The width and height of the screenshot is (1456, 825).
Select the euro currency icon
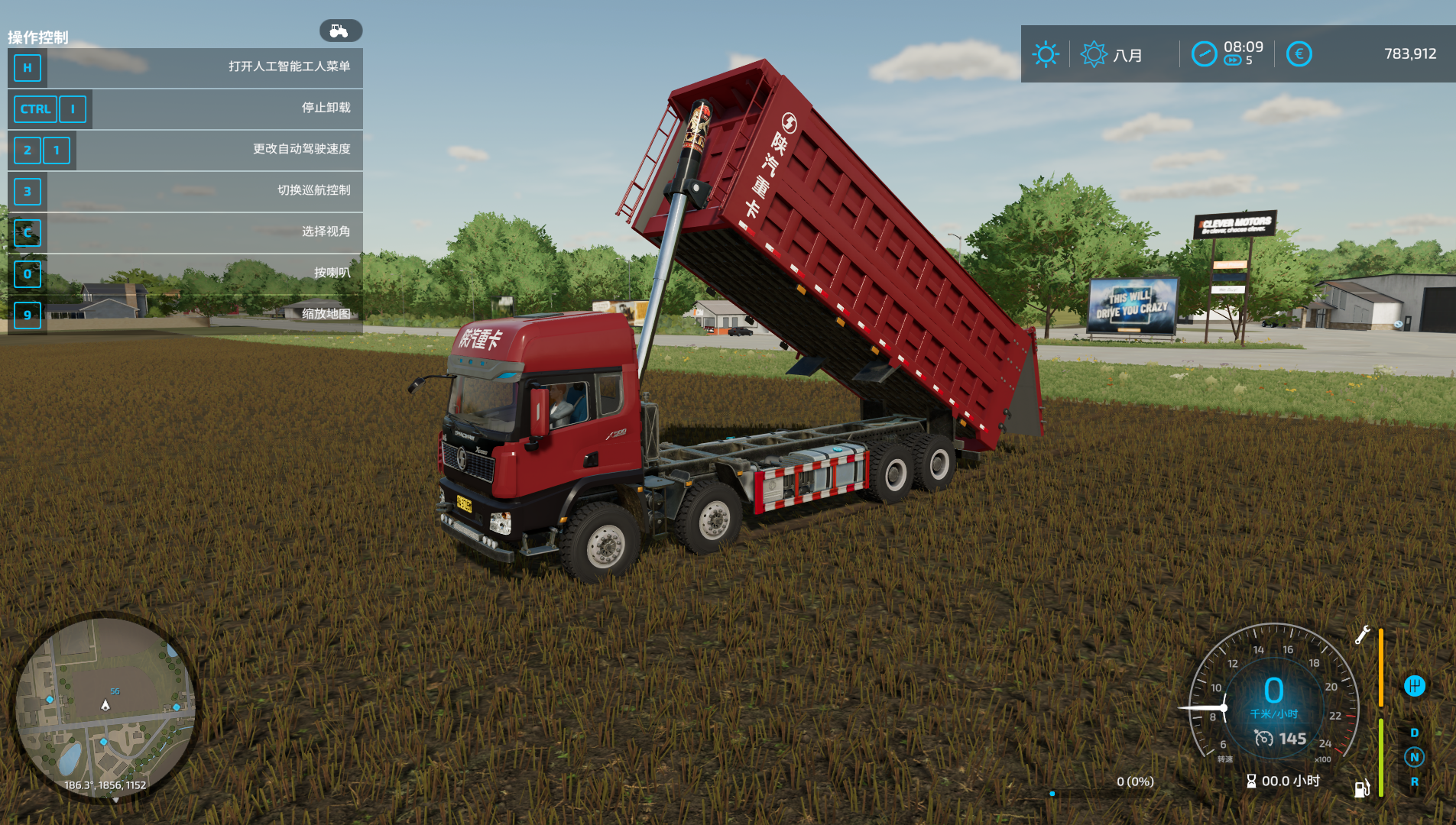pos(1299,54)
